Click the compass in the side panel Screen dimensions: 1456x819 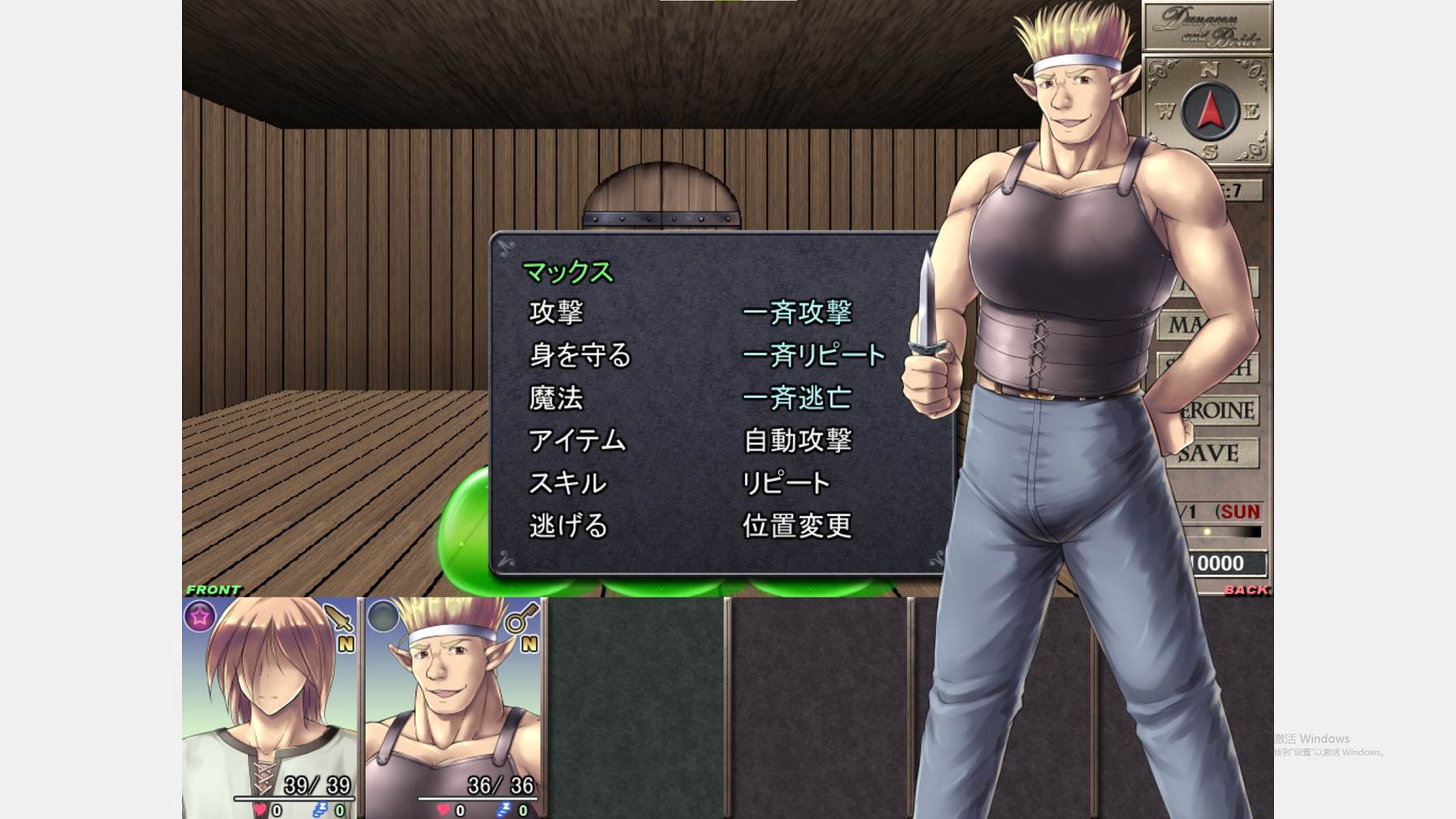[1209, 110]
